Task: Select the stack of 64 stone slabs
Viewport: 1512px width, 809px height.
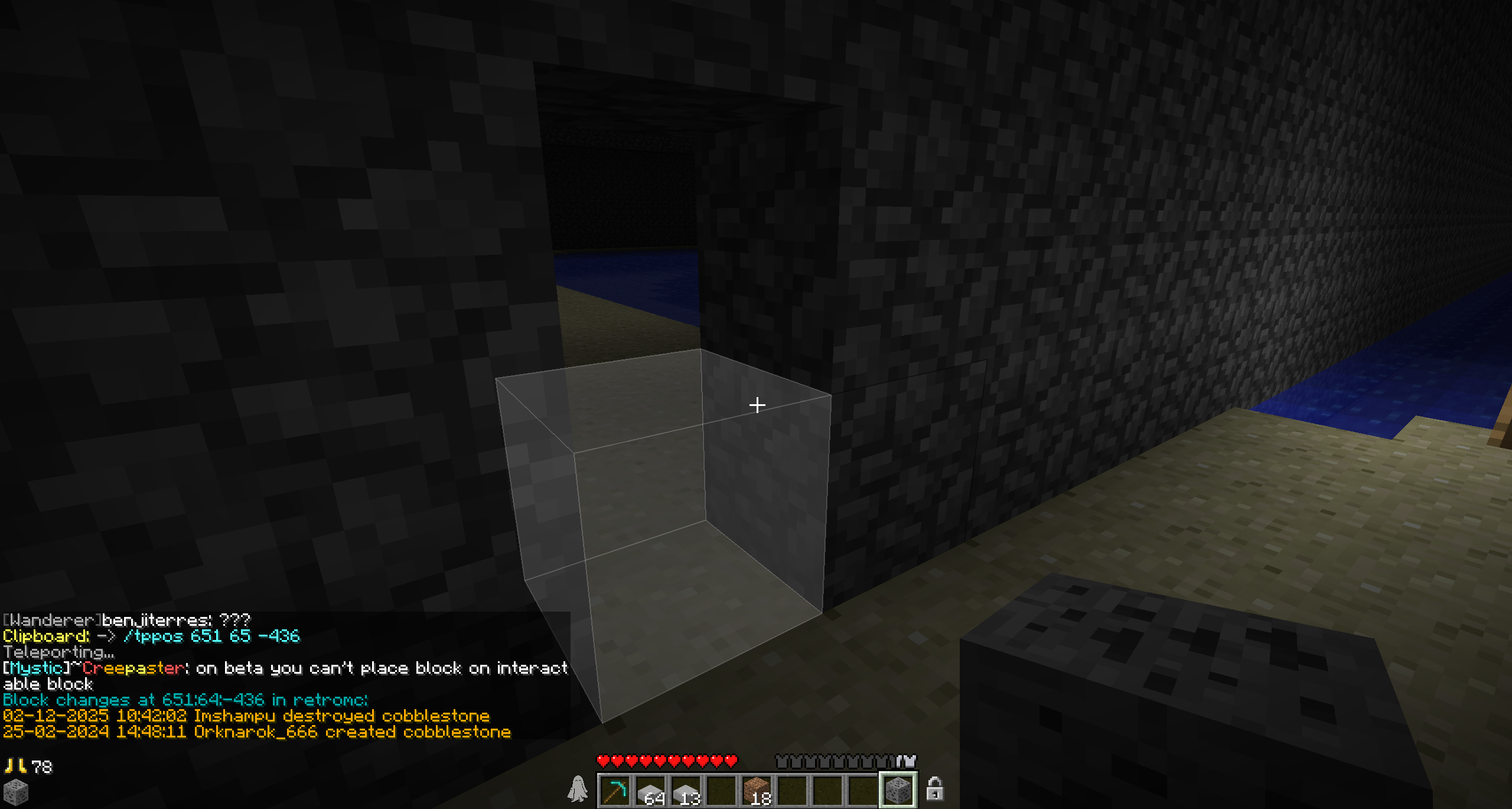Action: point(650,790)
